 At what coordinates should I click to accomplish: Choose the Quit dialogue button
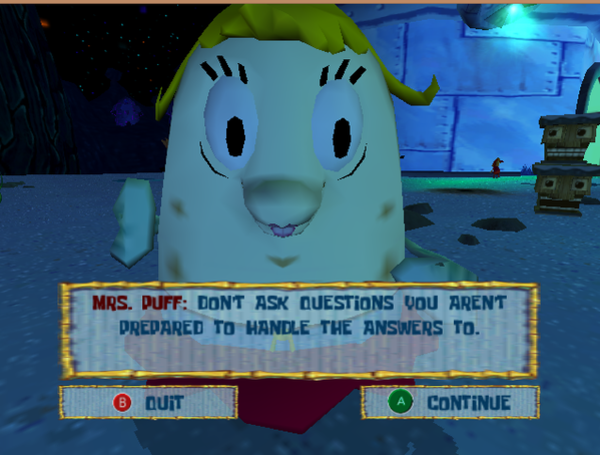click(x=148, y=402)
